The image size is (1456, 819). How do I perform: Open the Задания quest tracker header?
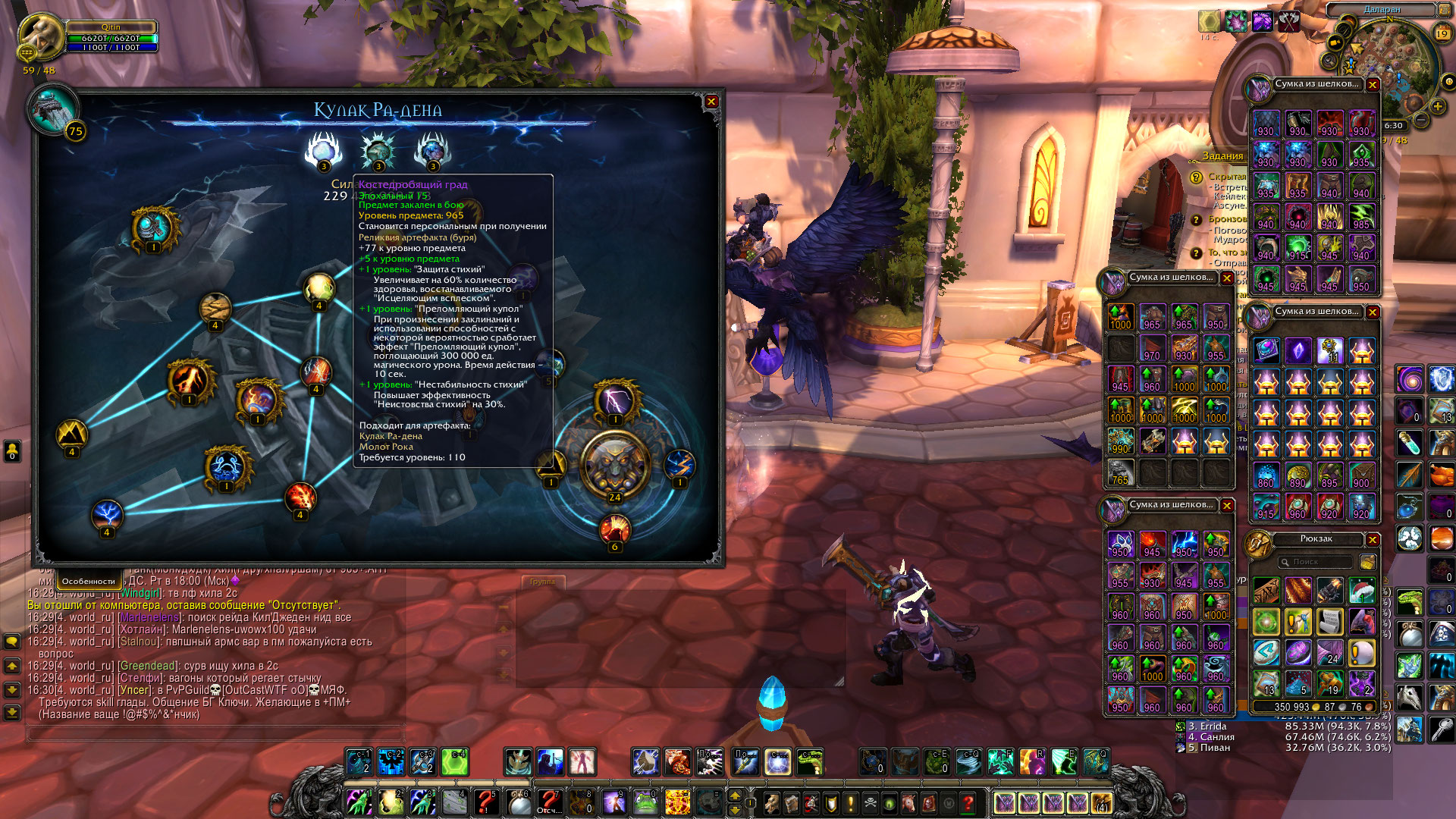pyautogui.click(x=1222, y=156)
